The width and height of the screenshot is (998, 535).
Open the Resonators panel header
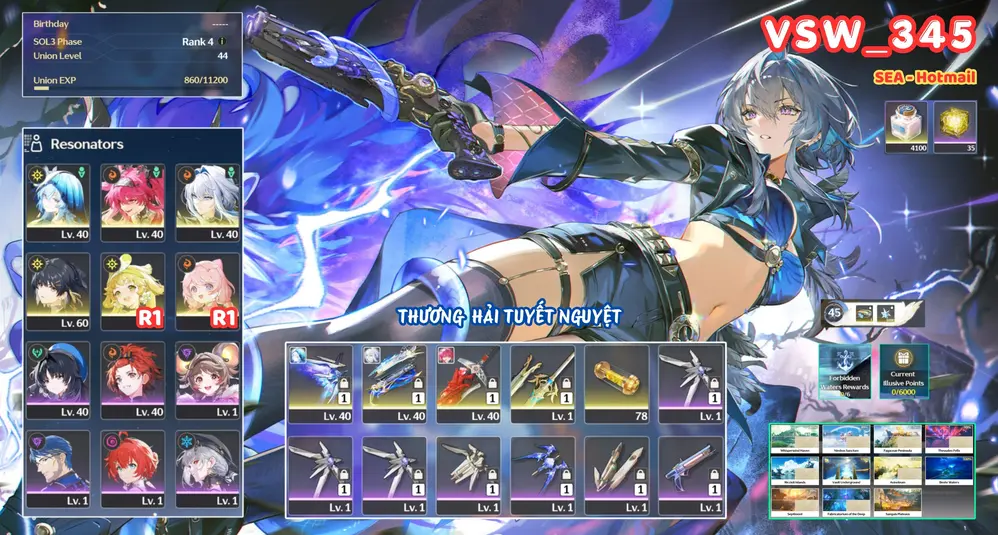[88, 144]
